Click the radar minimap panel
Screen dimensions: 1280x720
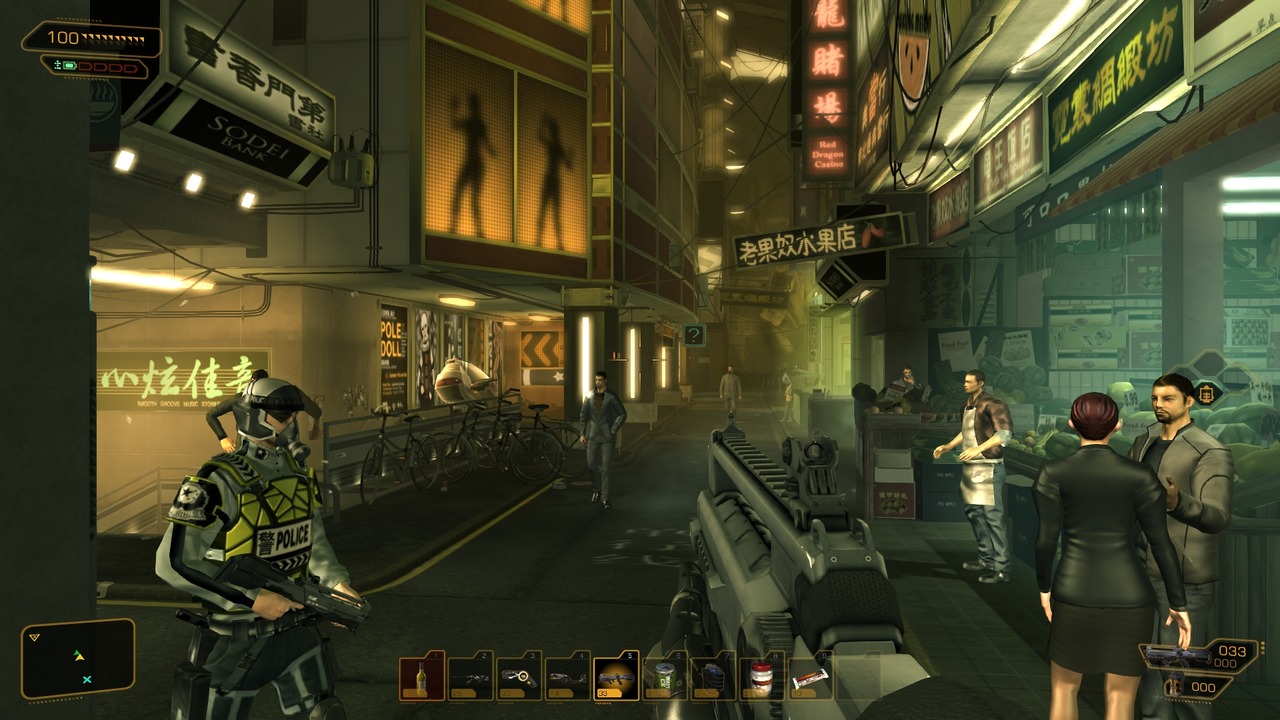pyautogui.click(x=78, y=659)
